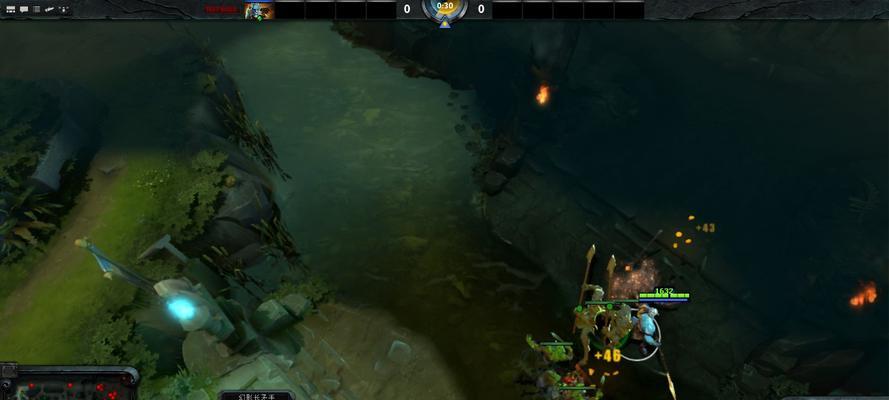The image size is (889, 400).
Task: Open the chat speech bubble icon
Action: point(23,9)
